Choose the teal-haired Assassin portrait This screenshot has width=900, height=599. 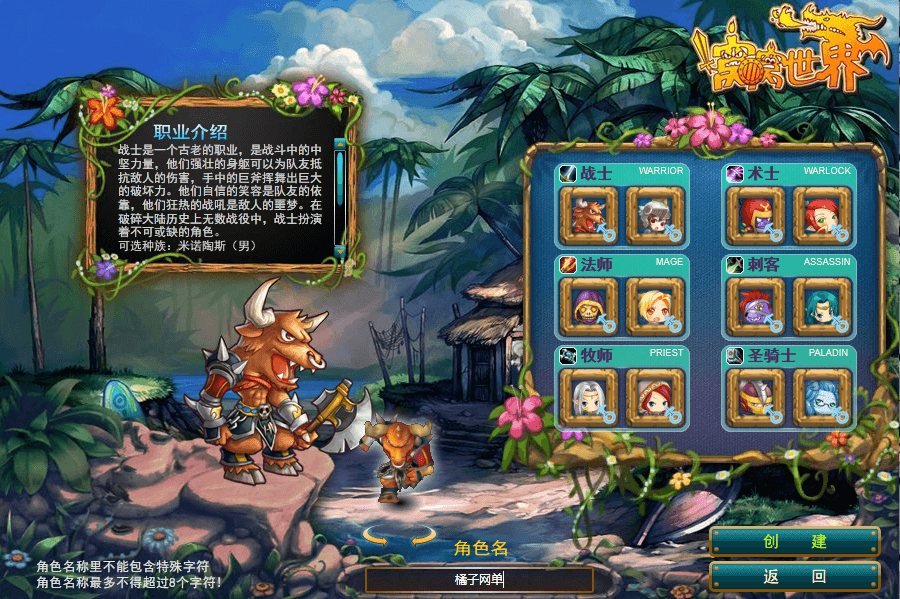pos(821,306)
